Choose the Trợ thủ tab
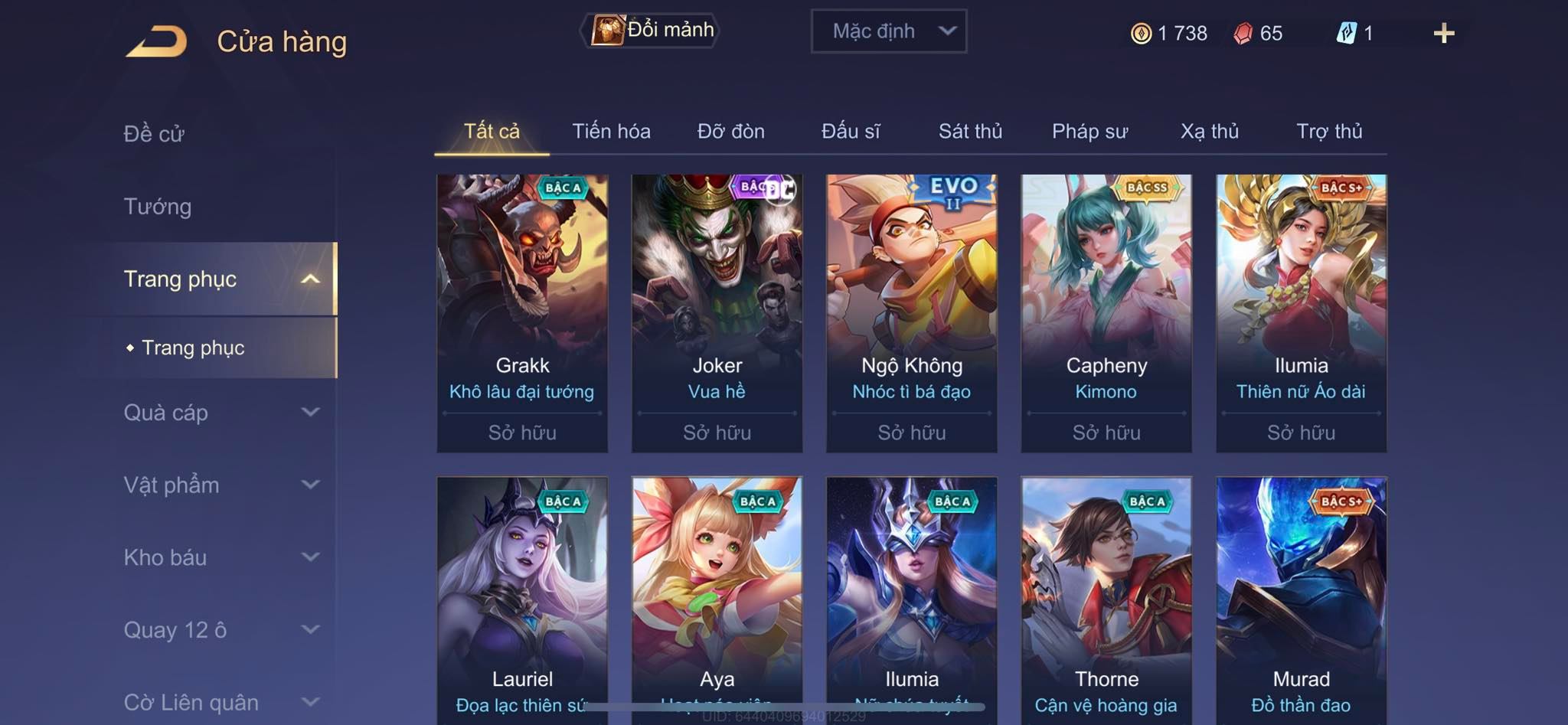Image resolution: width=1568 pixels, height=725 pixels. coord(1329,132)
